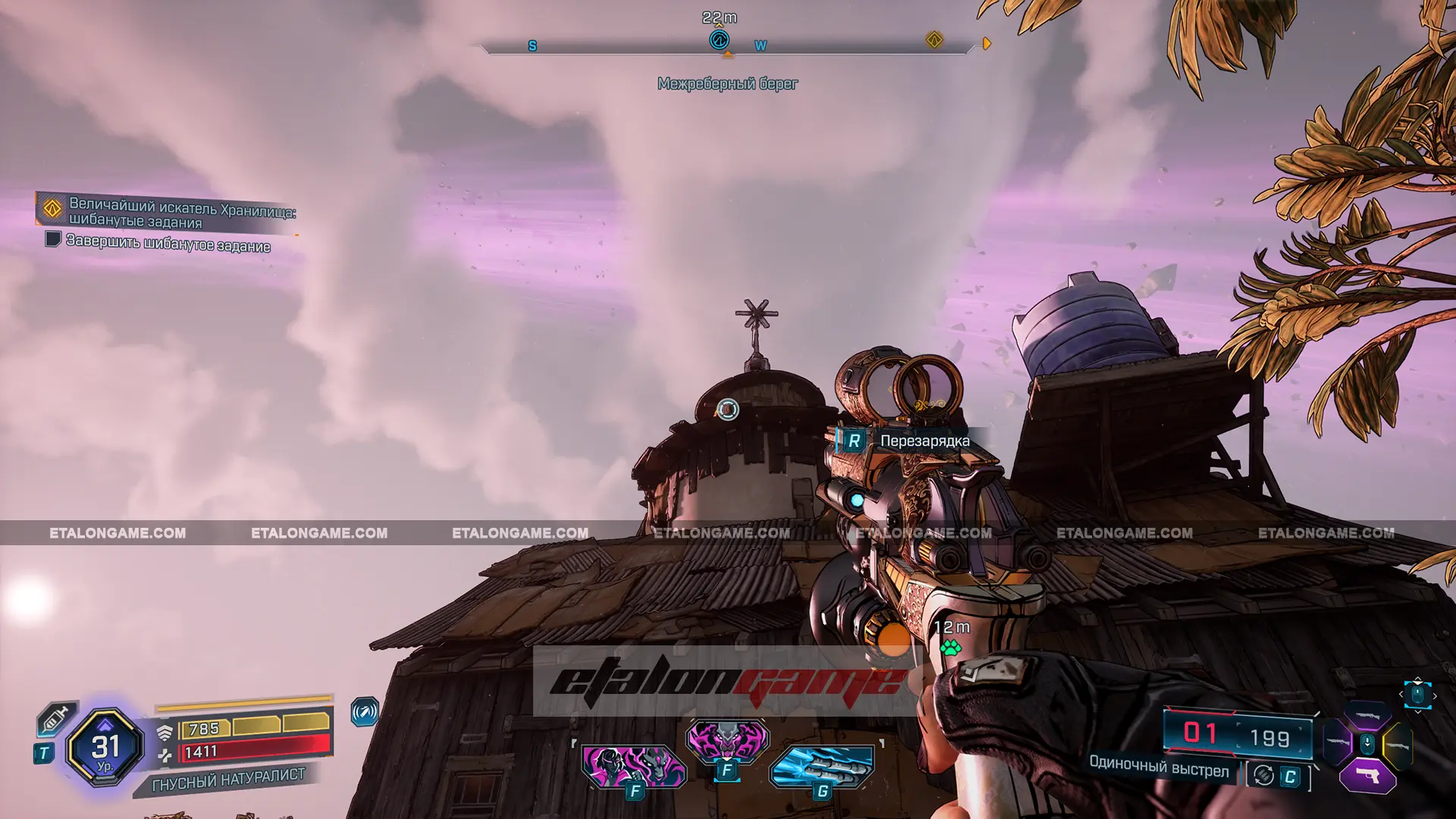Switch the firing mode with the bullets icon
The height and width of the screenshot is (819, 1456).
click(x=1263, y=776)
